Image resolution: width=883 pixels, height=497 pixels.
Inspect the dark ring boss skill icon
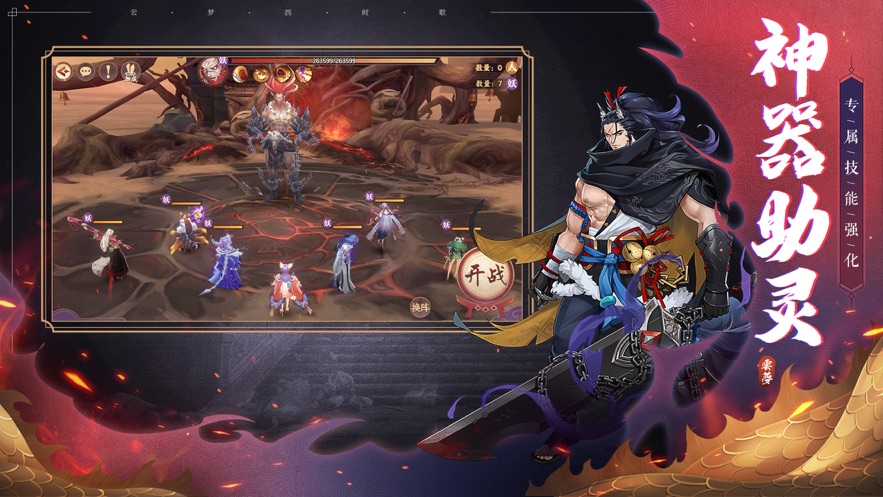coord(281,73)
